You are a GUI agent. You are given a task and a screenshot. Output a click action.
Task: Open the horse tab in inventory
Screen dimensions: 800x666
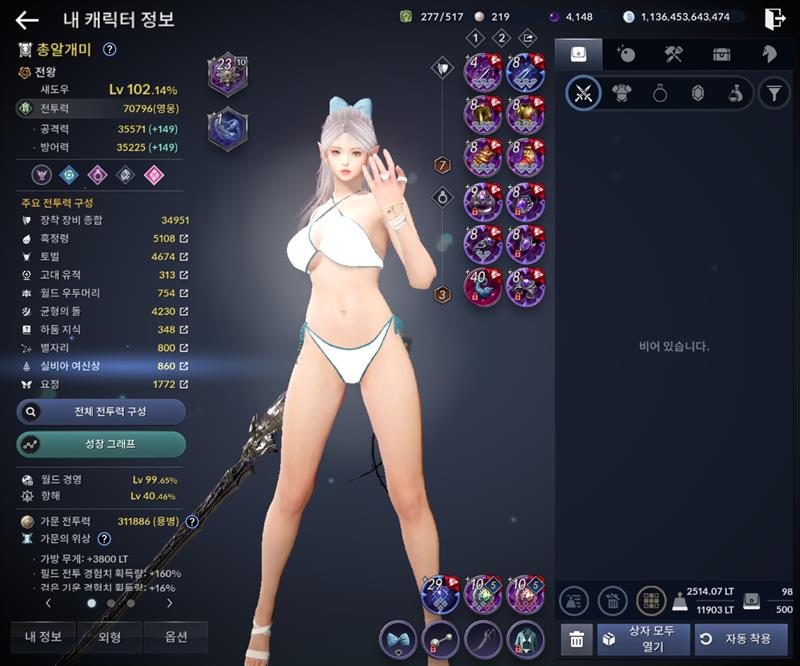click(769, 54)
